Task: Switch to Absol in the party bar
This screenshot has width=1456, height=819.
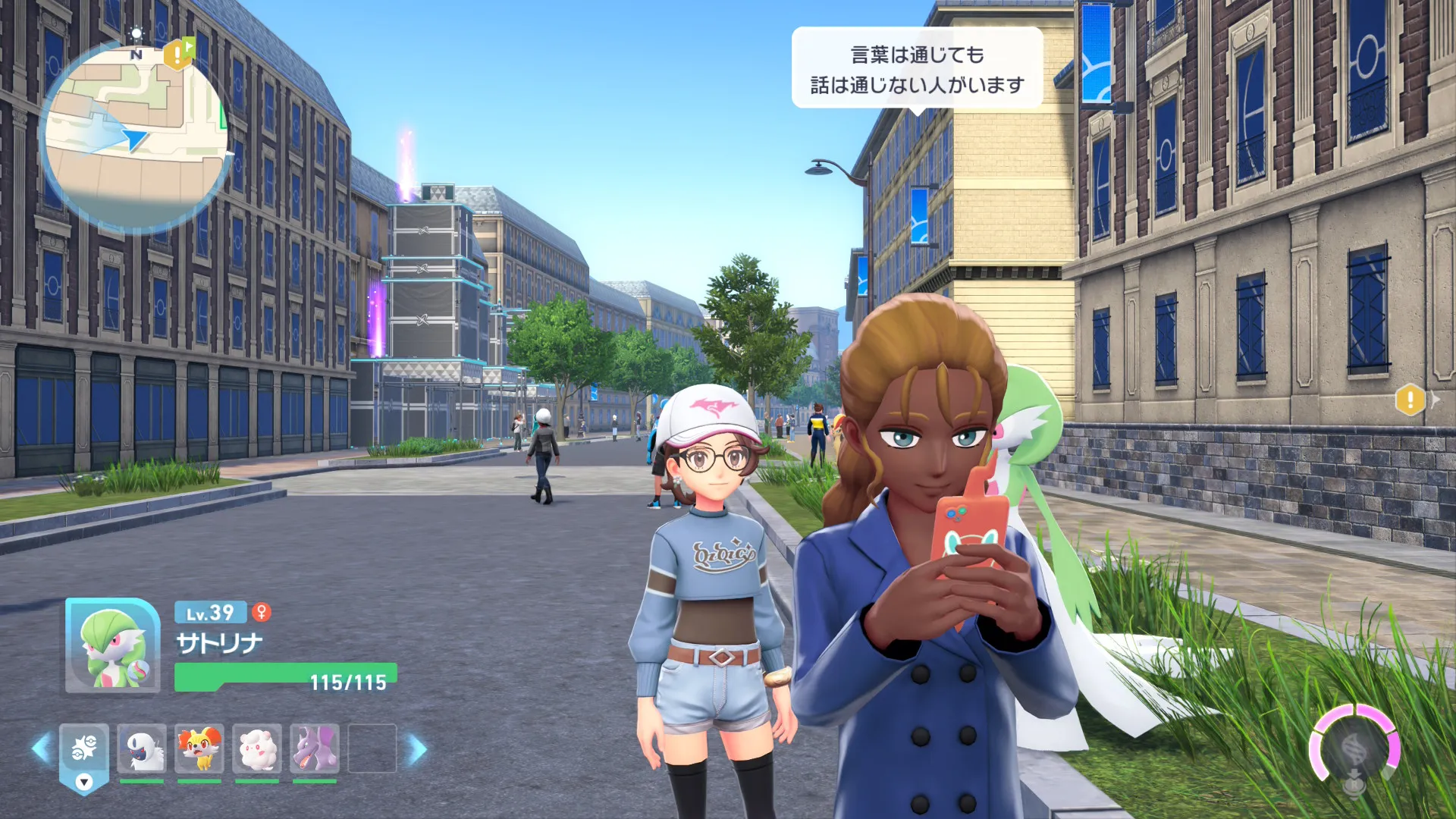Action: (142, 748)
